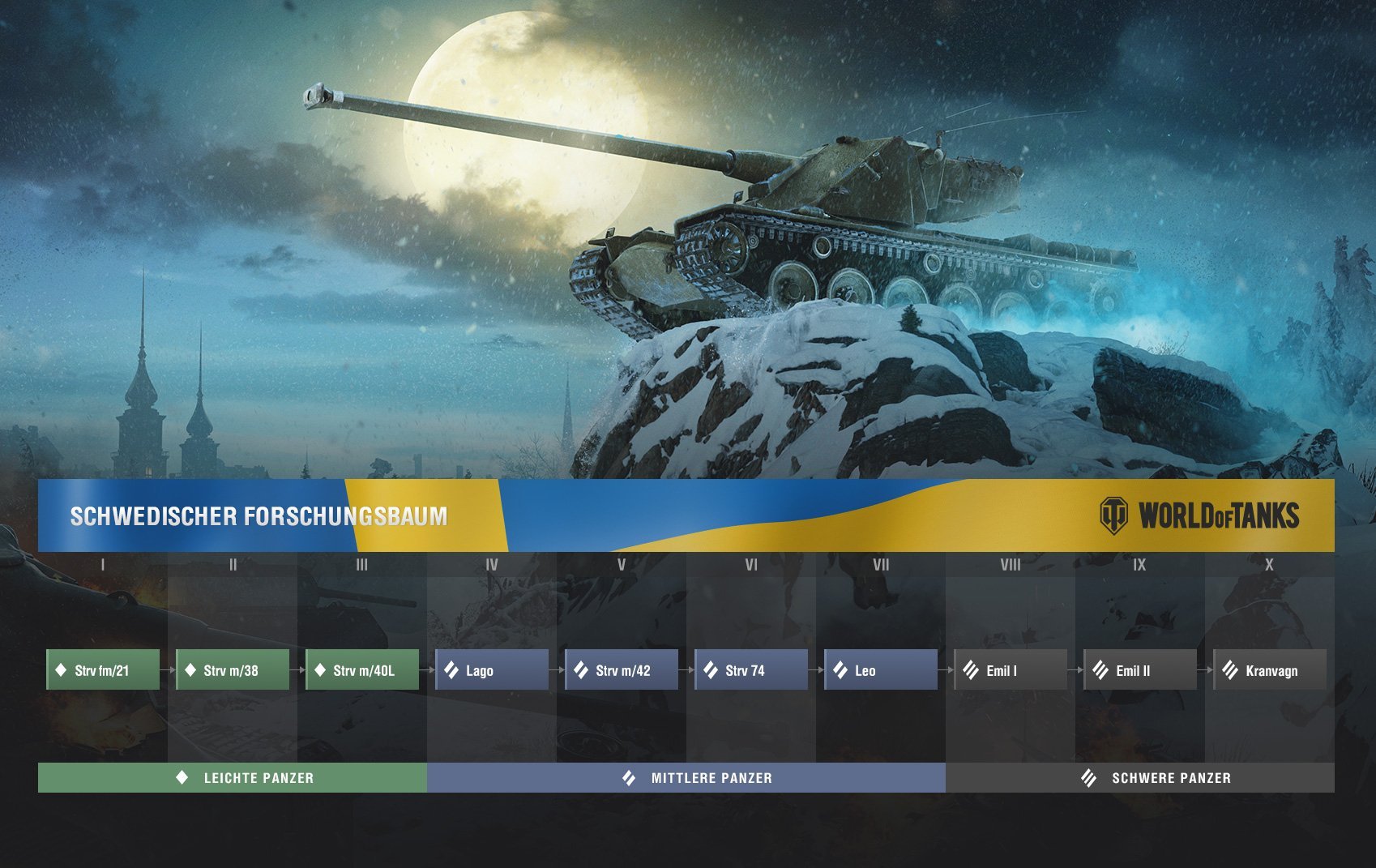Pick the Emil I heavy tank

[1011, 670]
